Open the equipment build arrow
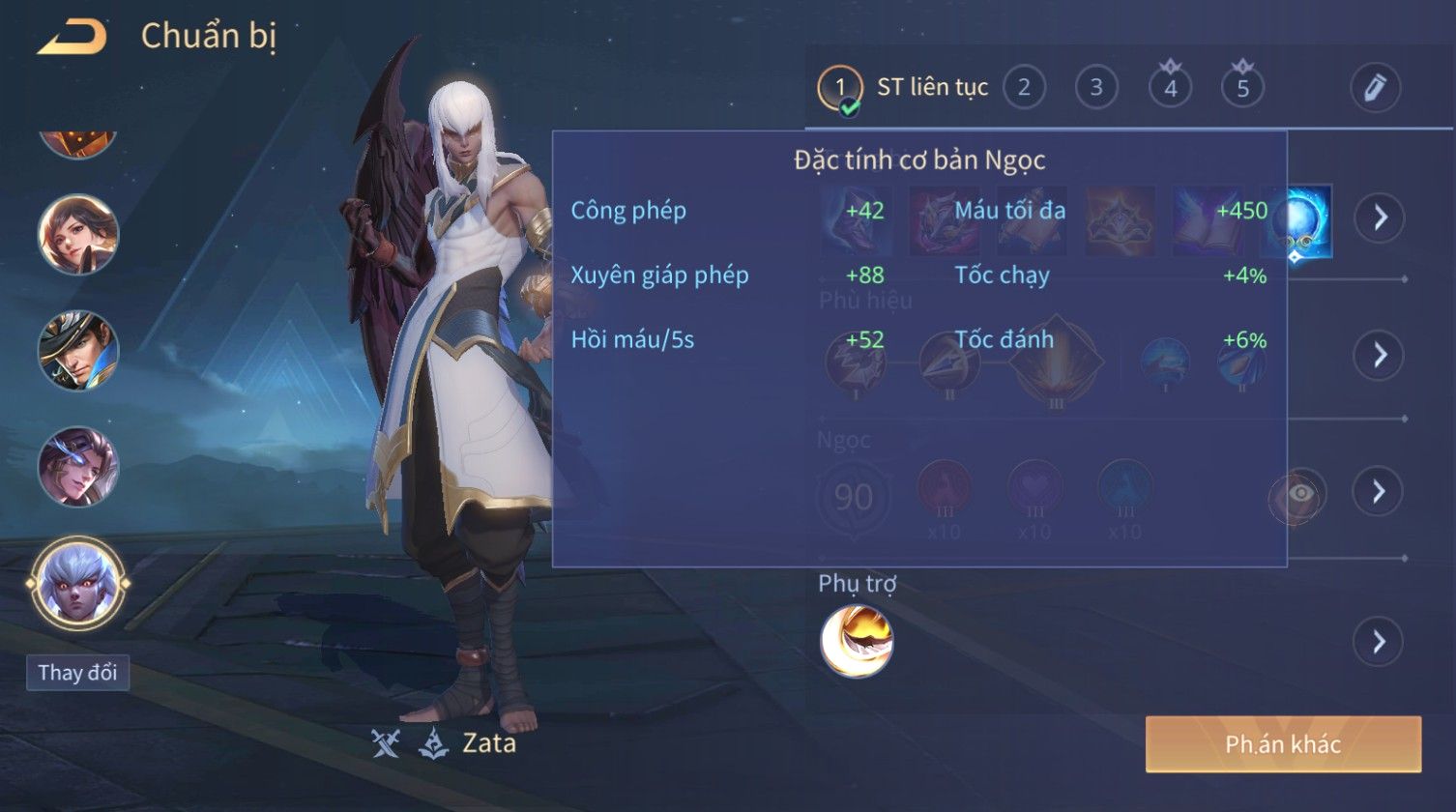 coord(1379,217)
